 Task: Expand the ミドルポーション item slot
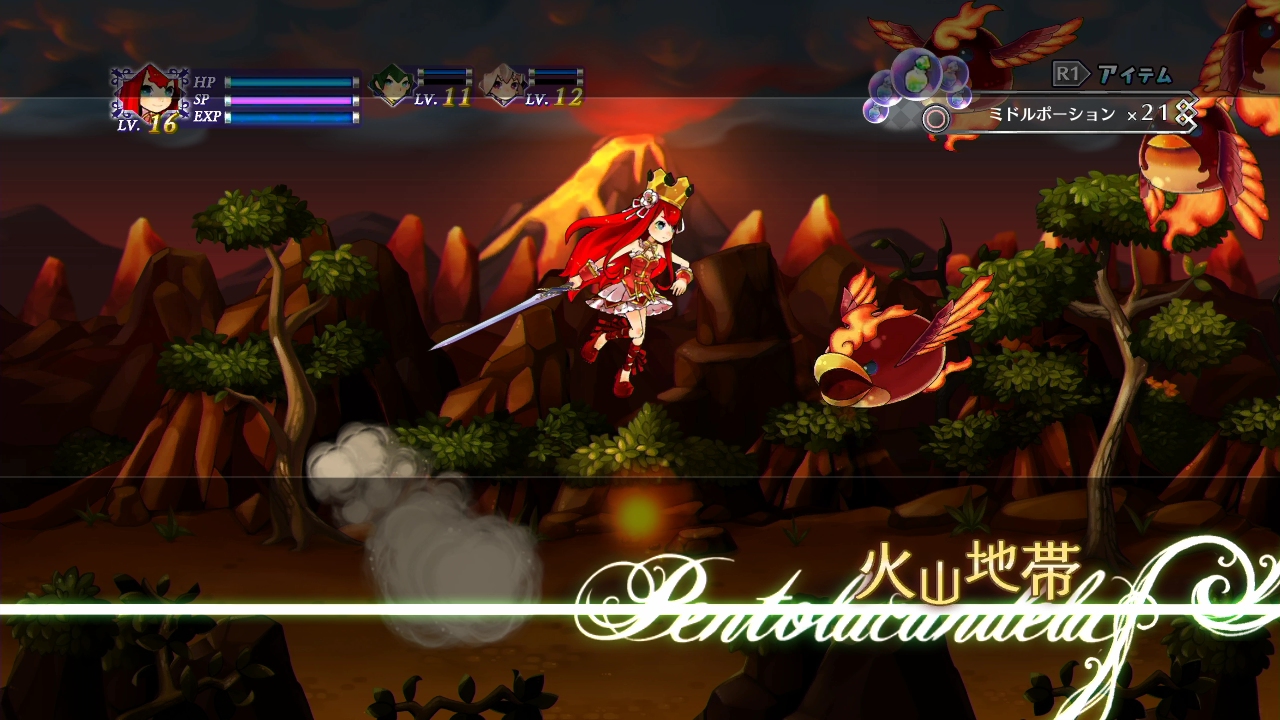pos(1049,112)
